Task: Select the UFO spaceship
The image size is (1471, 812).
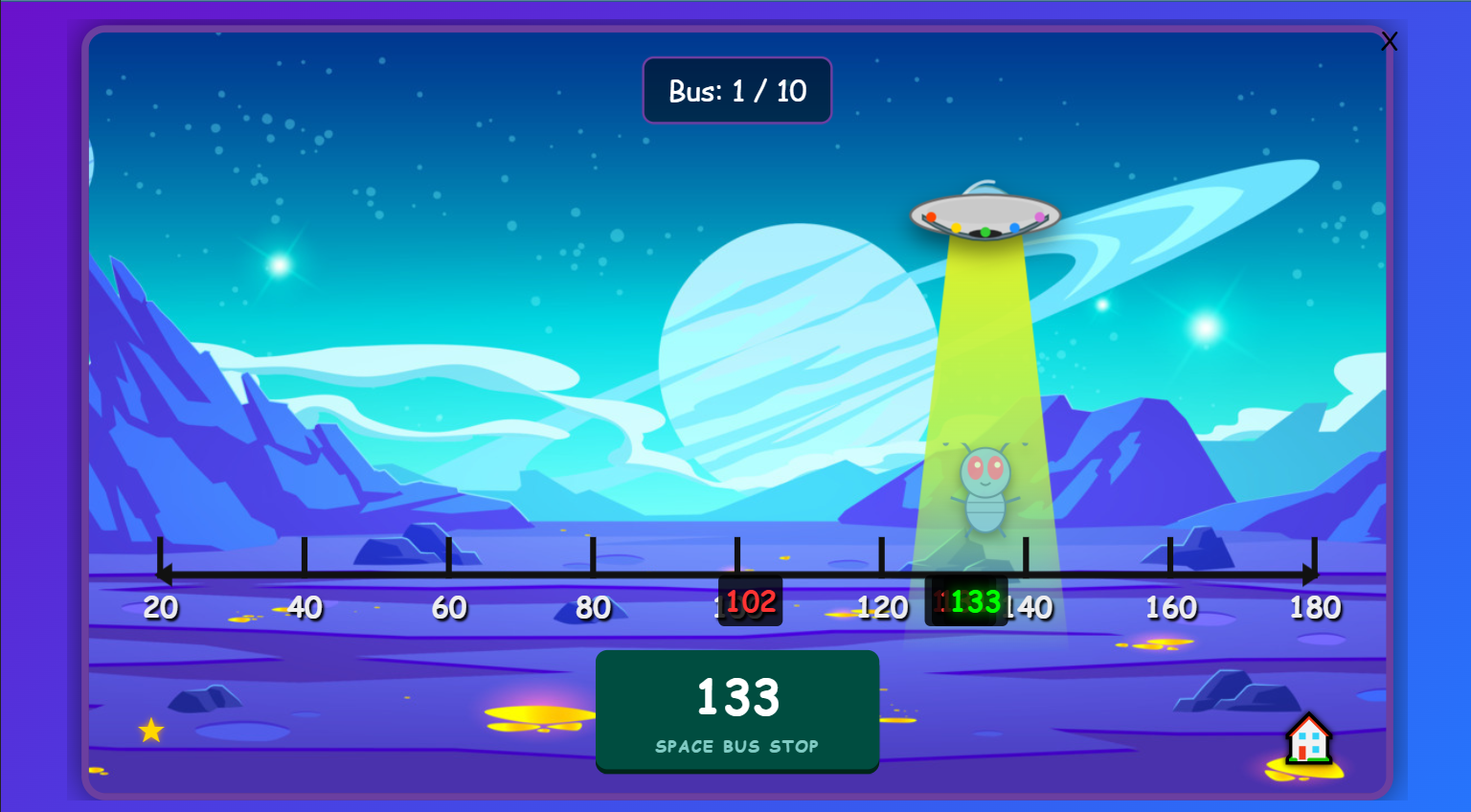Action: click(984, 213)
